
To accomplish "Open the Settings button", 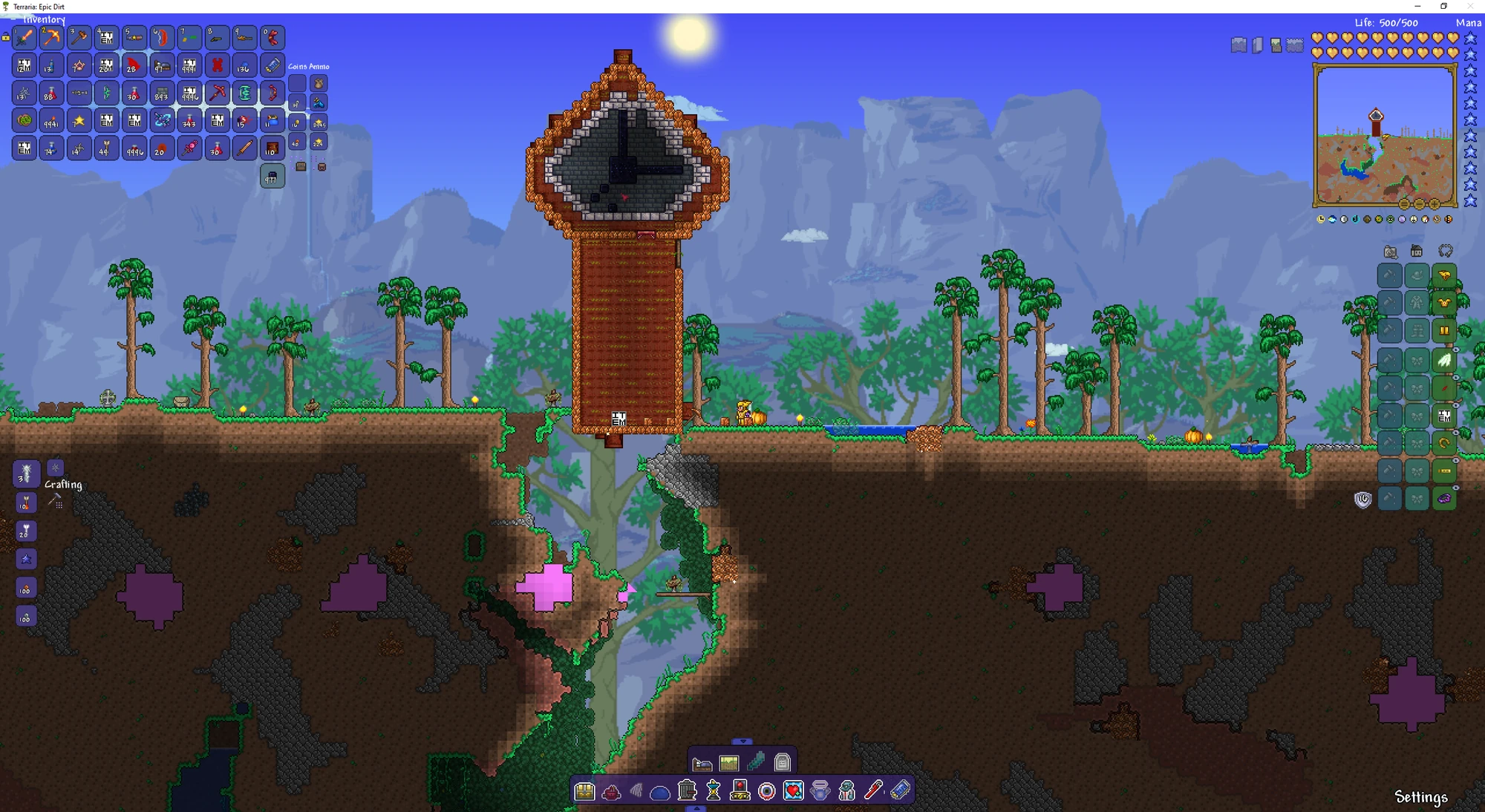I will 1422,796.
